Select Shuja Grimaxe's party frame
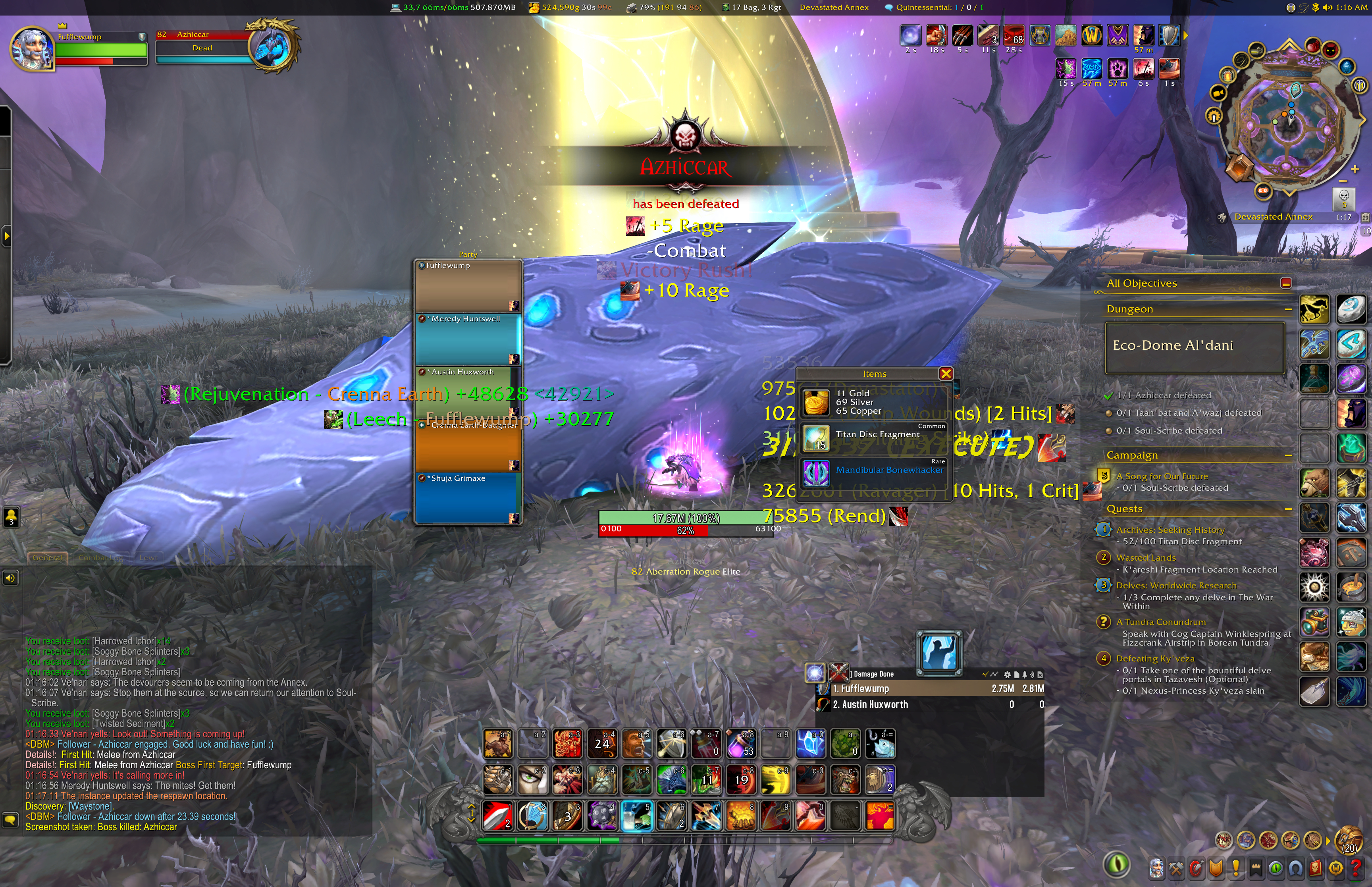1372x887 pixels. pos(468,499)
